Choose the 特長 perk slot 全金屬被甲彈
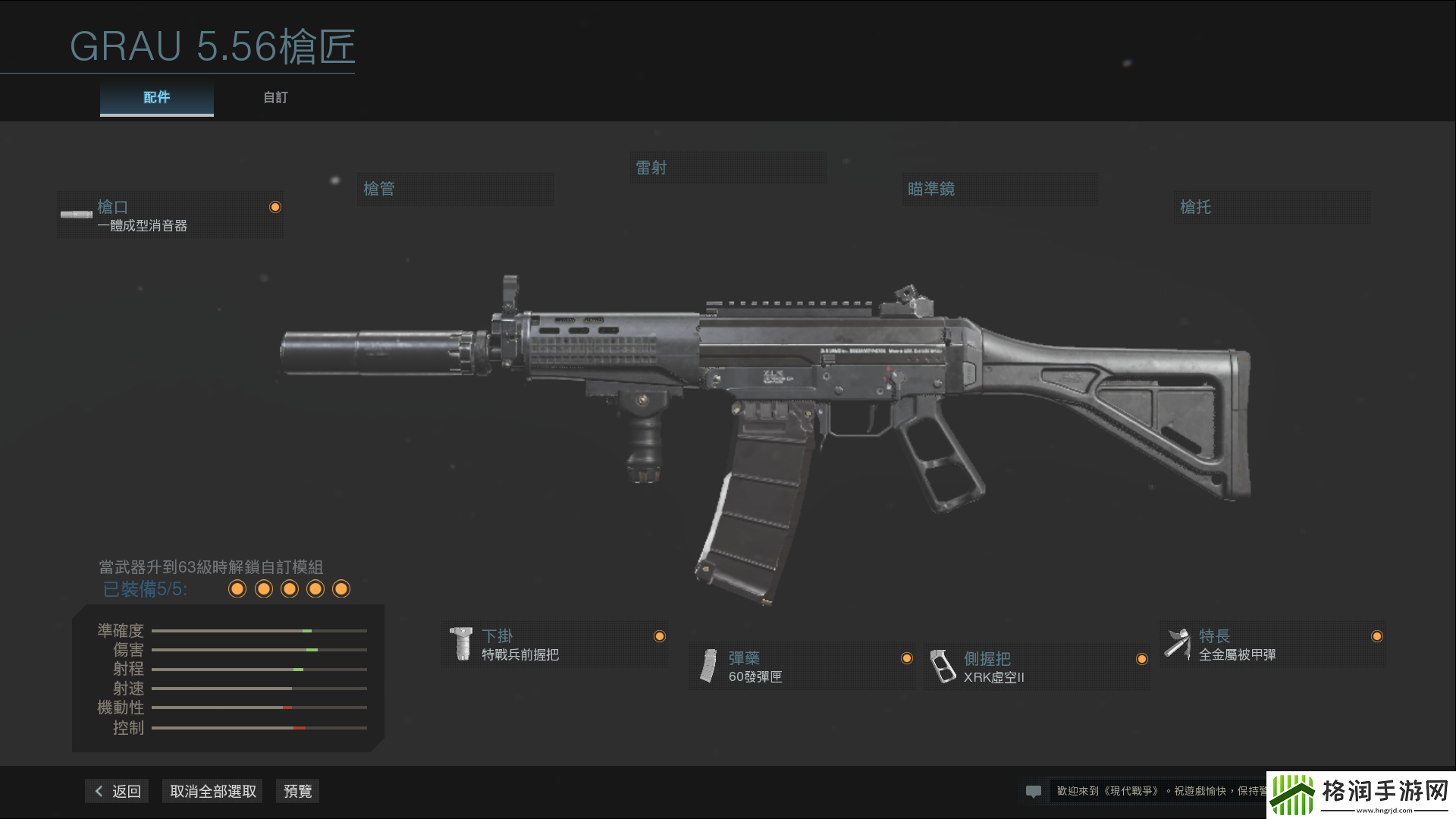The width and height of the screenshot is (1456, 819). click(x=1272, y=645)
